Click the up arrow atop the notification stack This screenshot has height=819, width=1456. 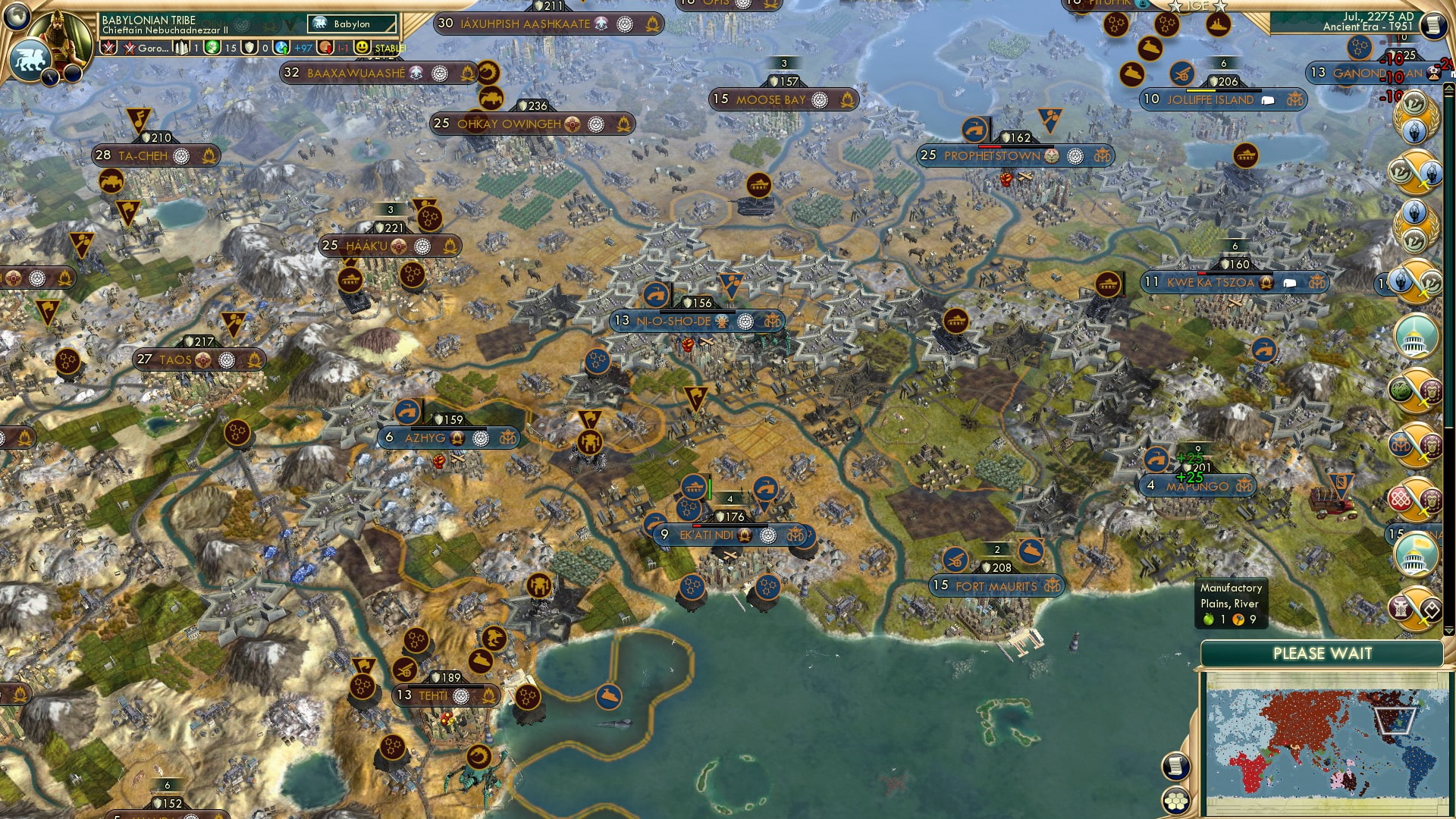tap(1448, 86)
